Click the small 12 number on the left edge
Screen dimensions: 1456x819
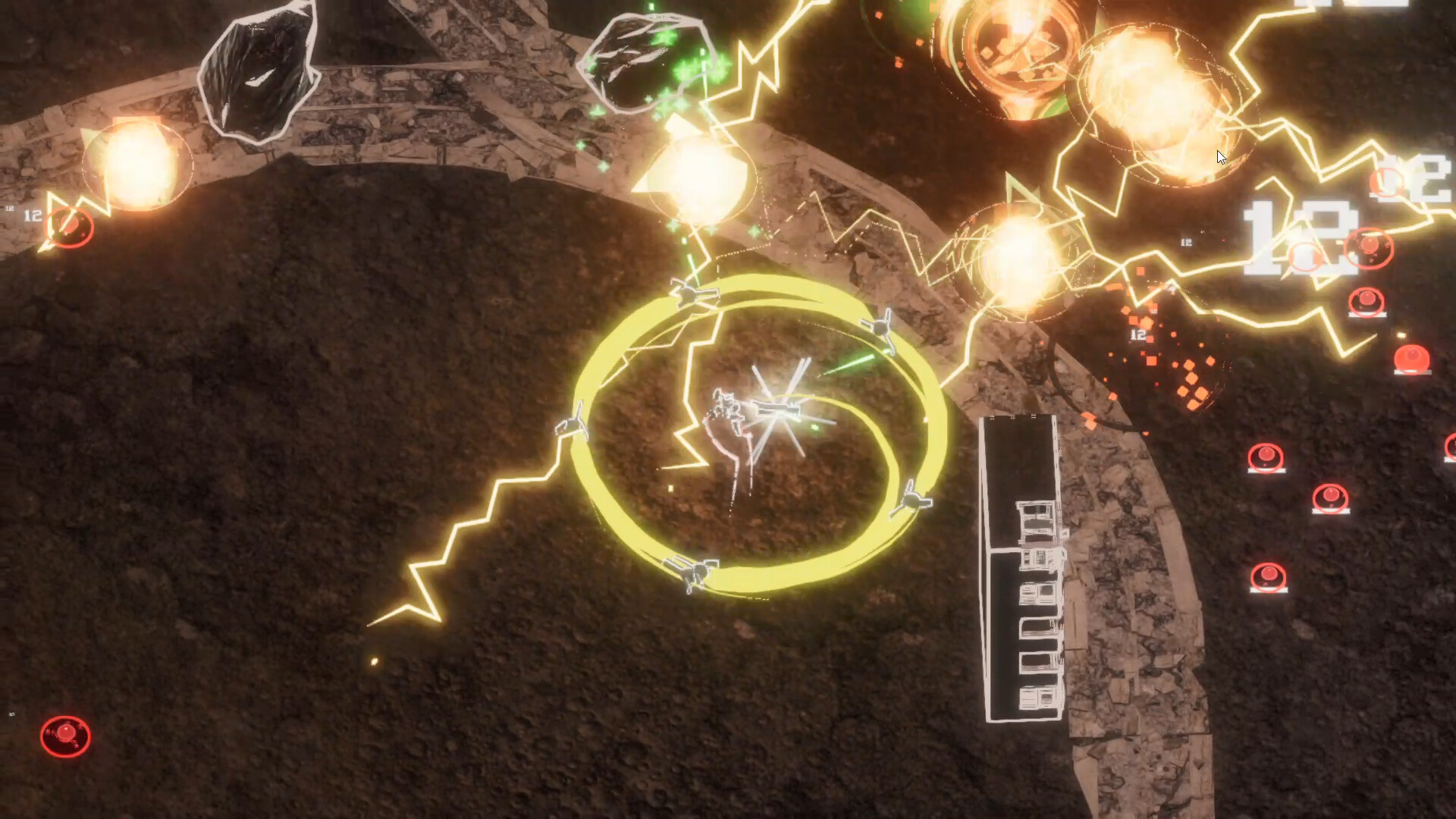32,215
